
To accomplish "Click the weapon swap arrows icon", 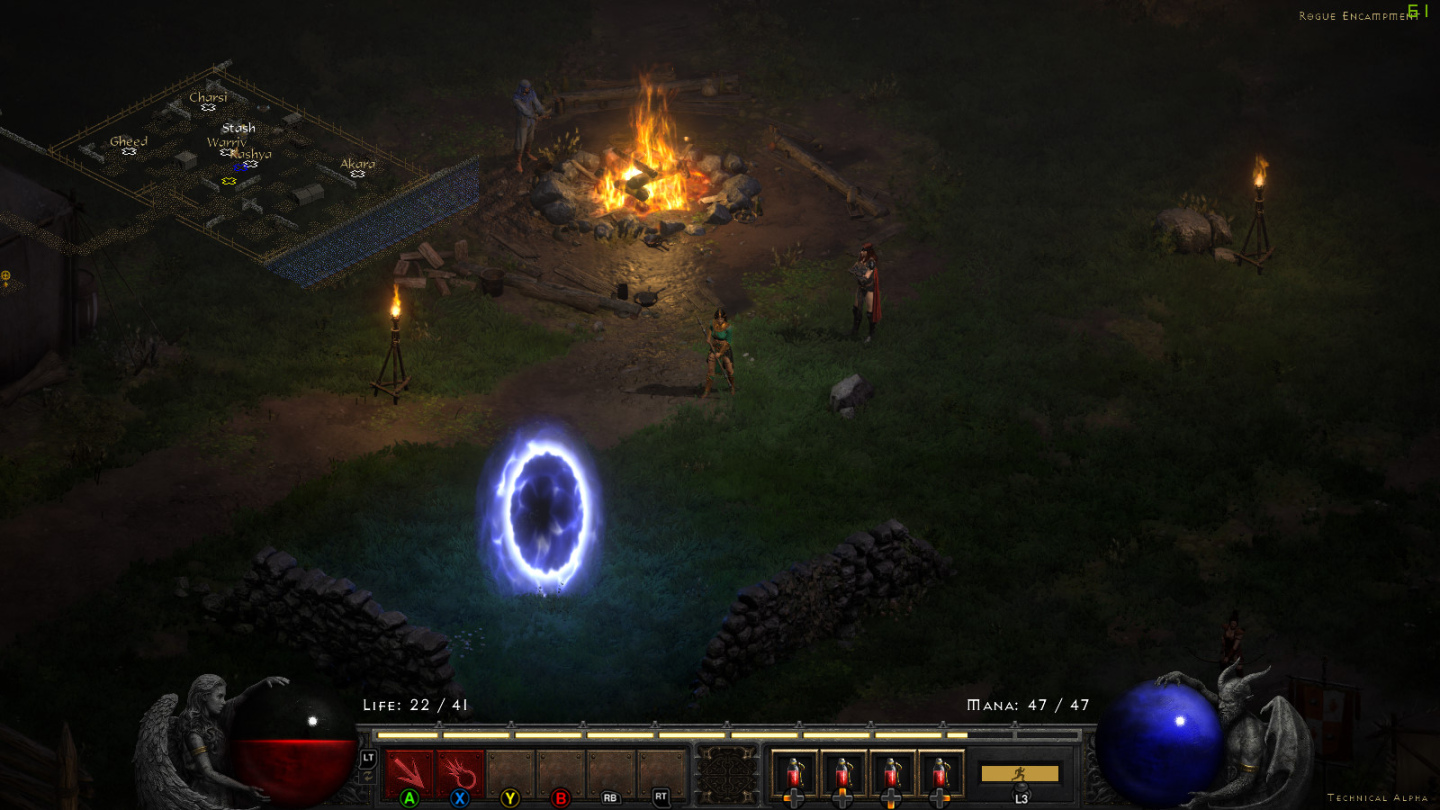I will tap(368, 777).
